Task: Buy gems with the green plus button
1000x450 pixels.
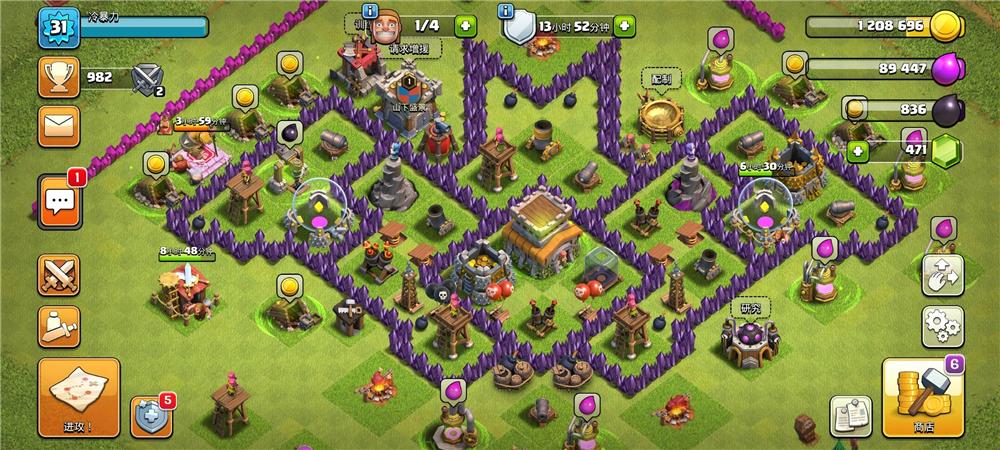Action: pyautogui.click(x=858, y=151)
